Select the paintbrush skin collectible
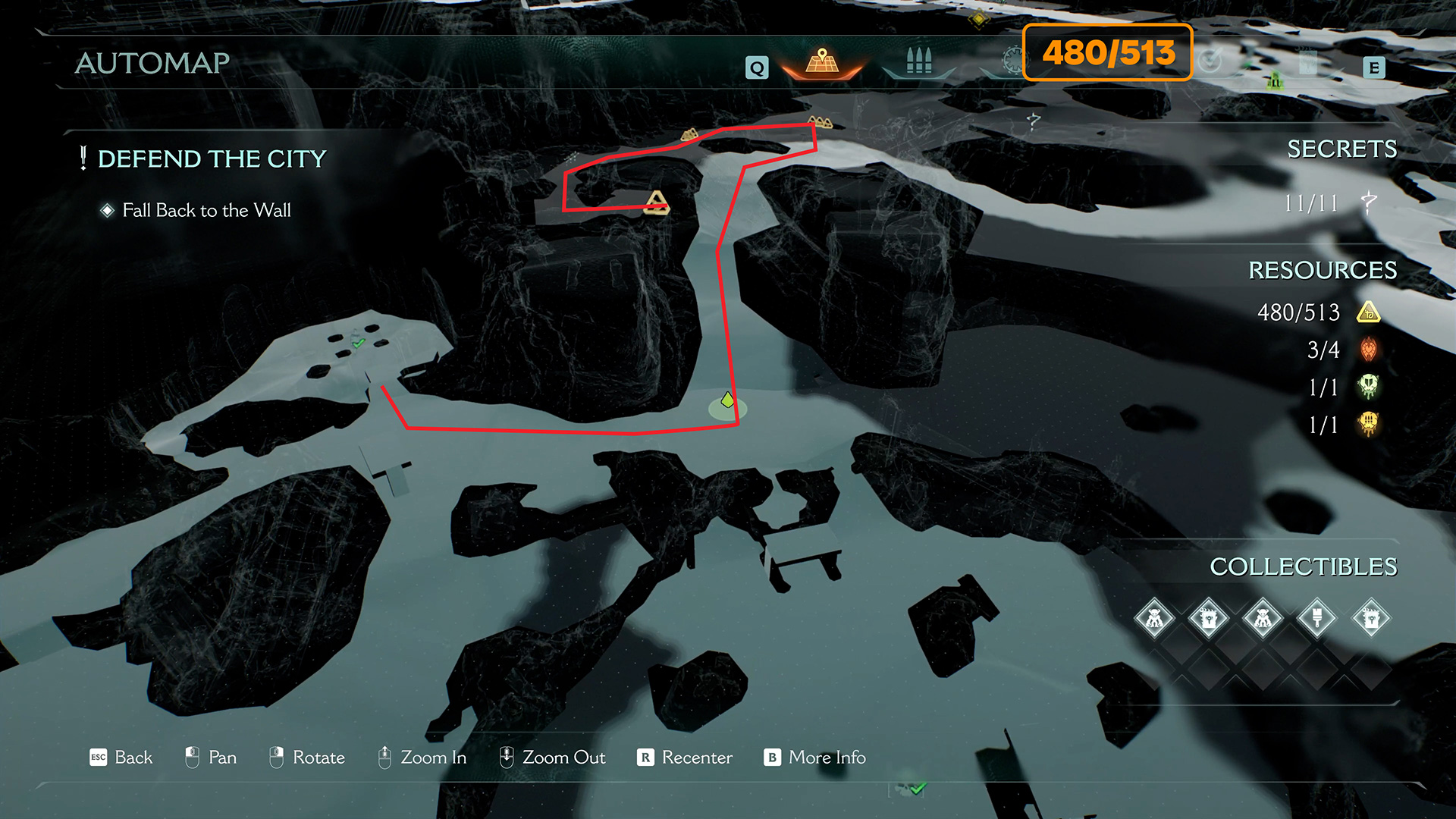 (1317, 618)
